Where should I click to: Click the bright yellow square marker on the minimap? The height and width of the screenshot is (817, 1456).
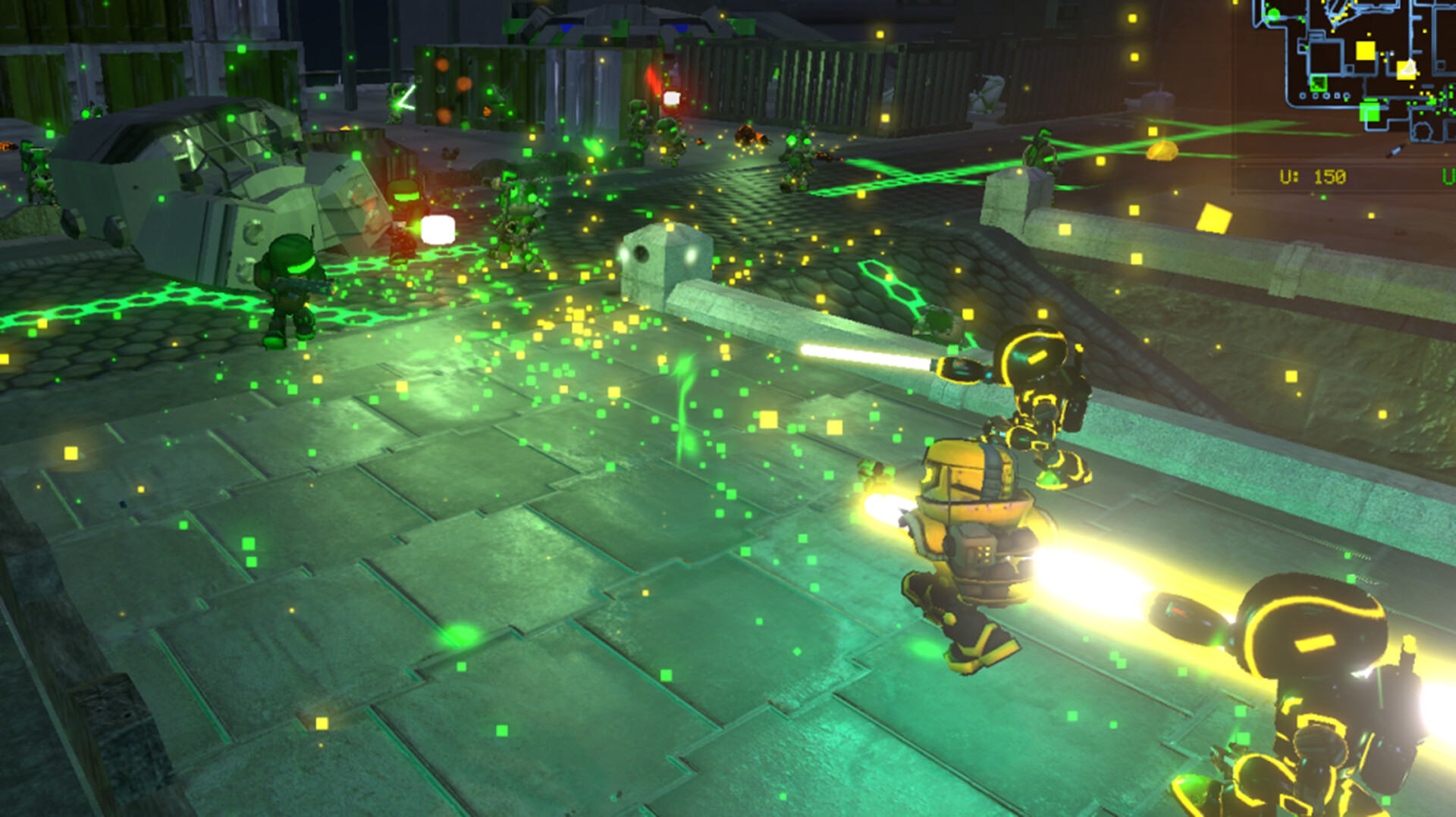click(1365, 50)
